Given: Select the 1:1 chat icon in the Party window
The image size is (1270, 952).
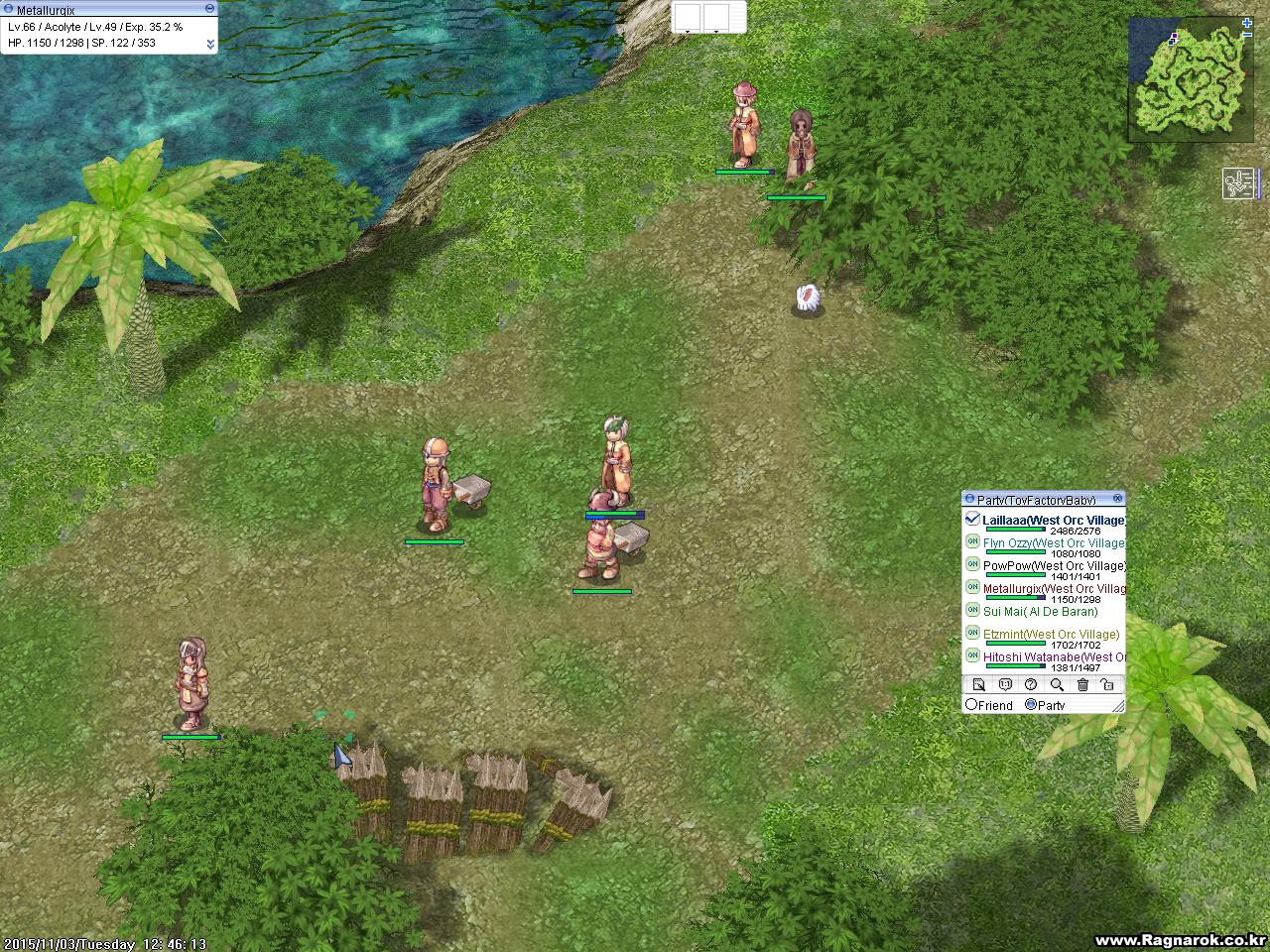Looking at the screenshot, I should (1003, 684).
